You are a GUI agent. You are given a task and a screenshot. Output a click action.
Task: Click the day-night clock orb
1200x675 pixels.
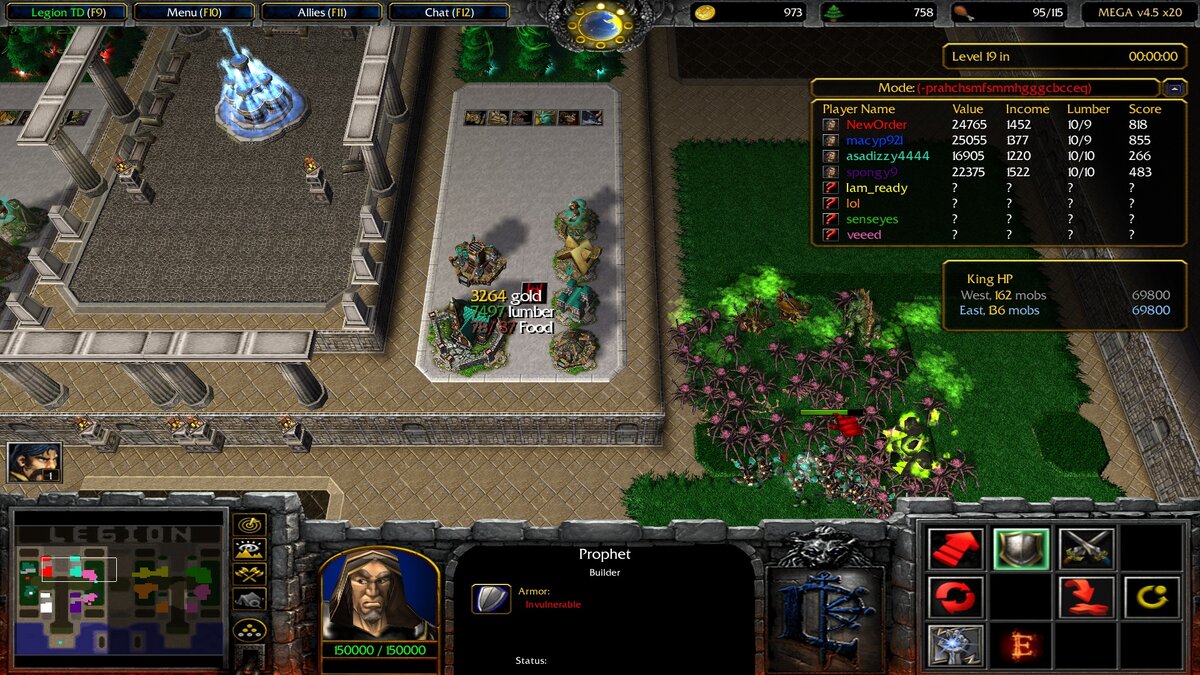click(599, 20)
